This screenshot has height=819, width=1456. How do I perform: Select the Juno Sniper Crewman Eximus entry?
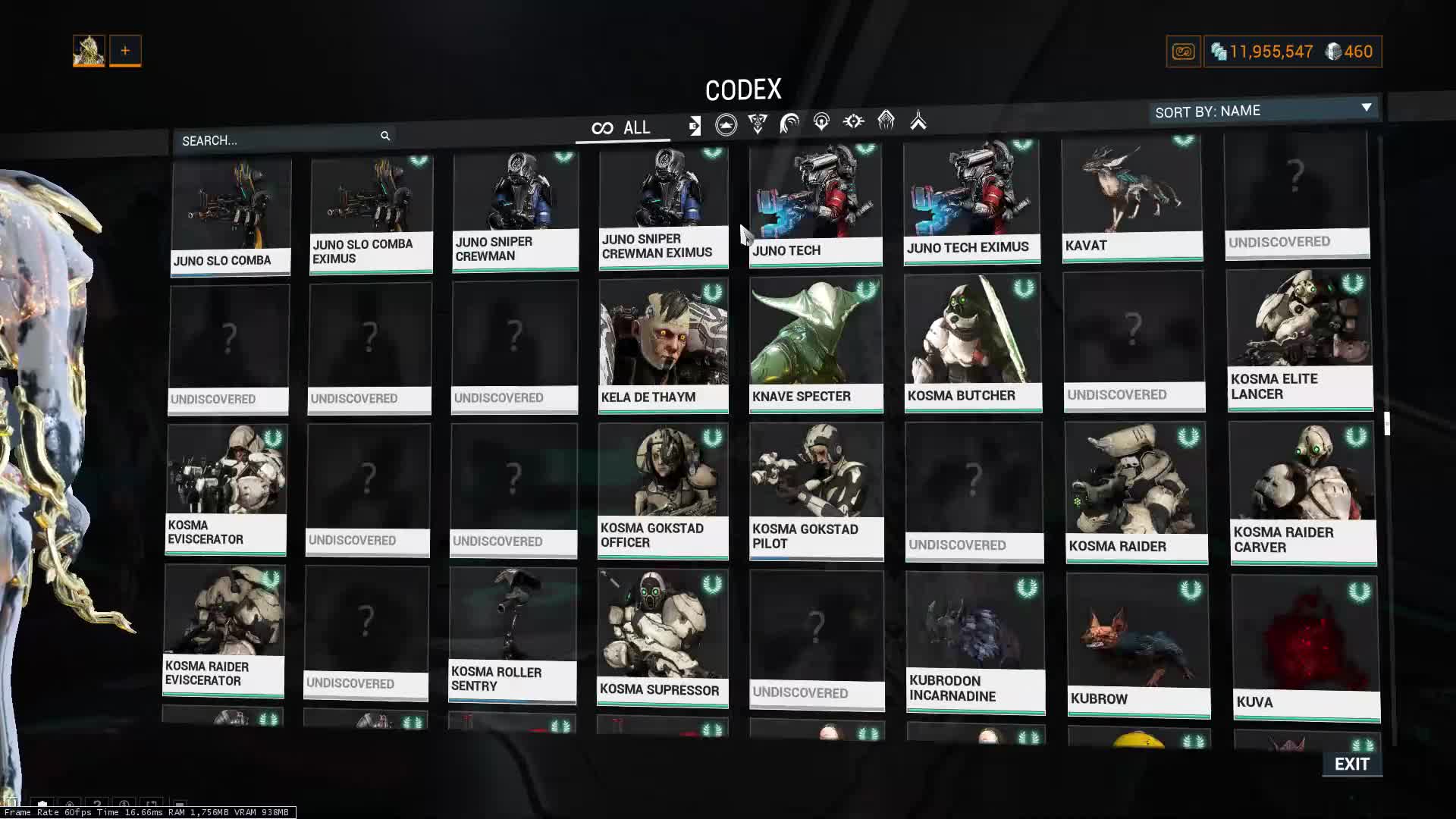664,207
